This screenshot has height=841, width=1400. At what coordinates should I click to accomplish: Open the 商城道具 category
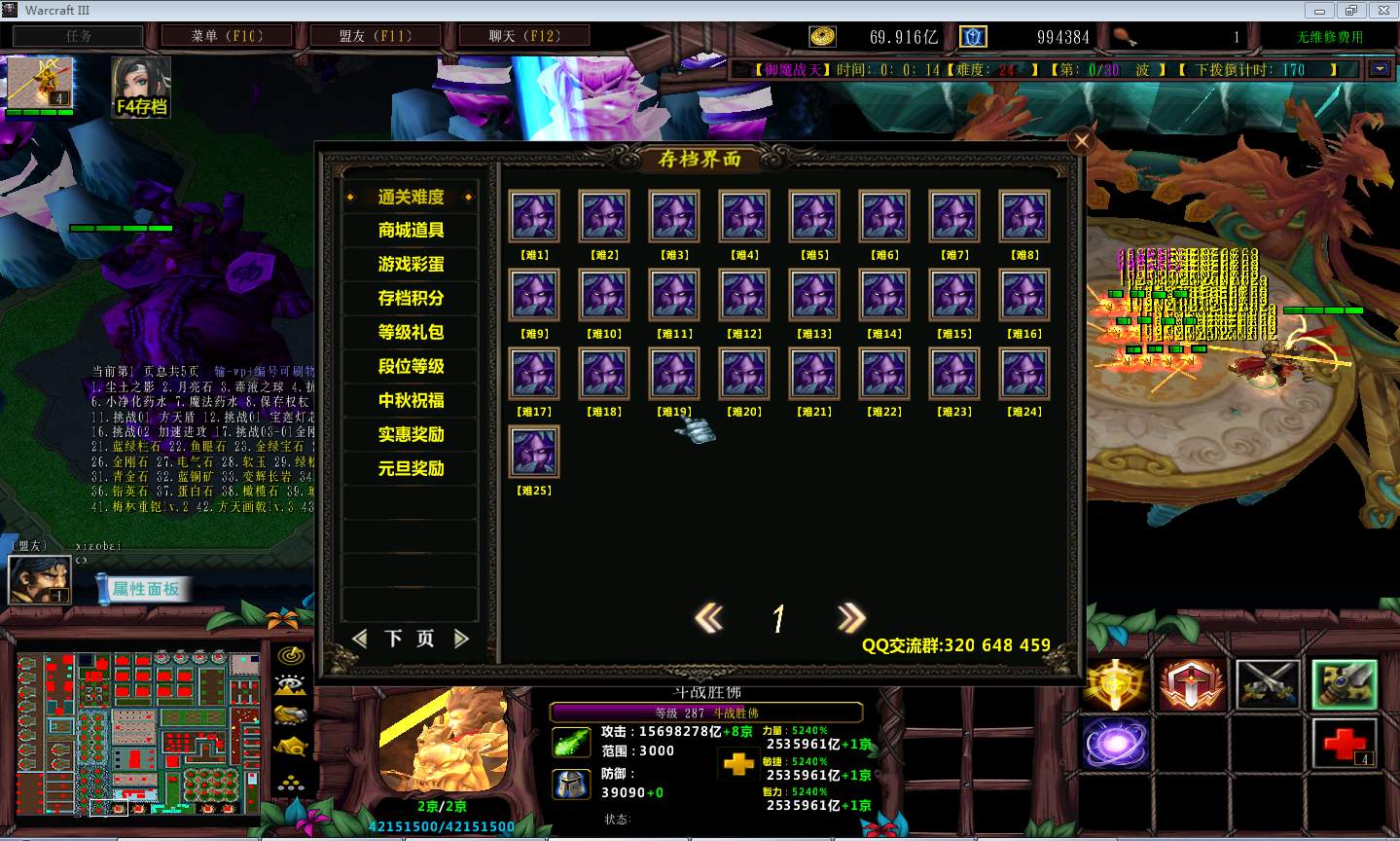click(411, 231)
